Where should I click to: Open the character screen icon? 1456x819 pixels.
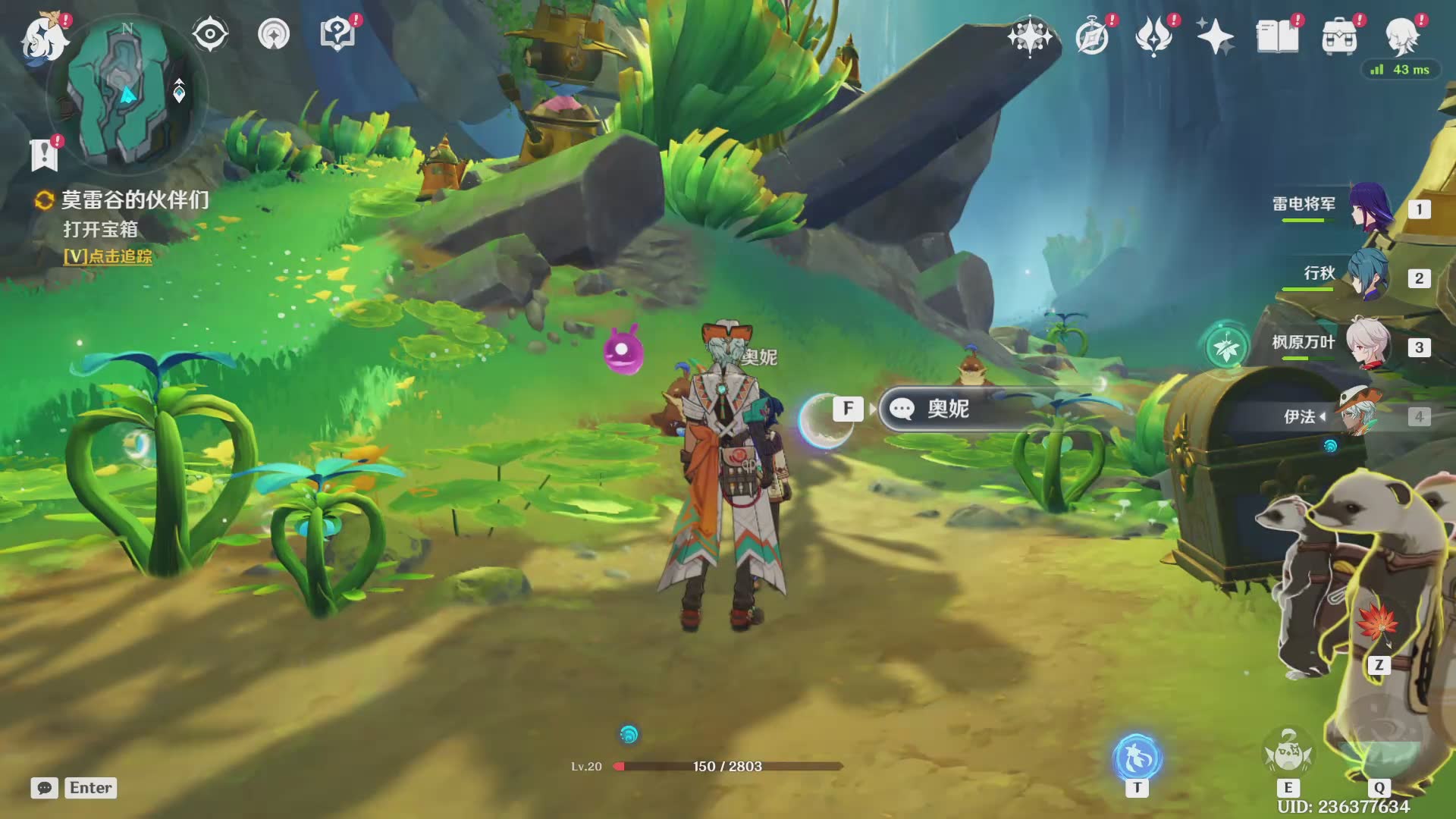[x=1401, y=36]
